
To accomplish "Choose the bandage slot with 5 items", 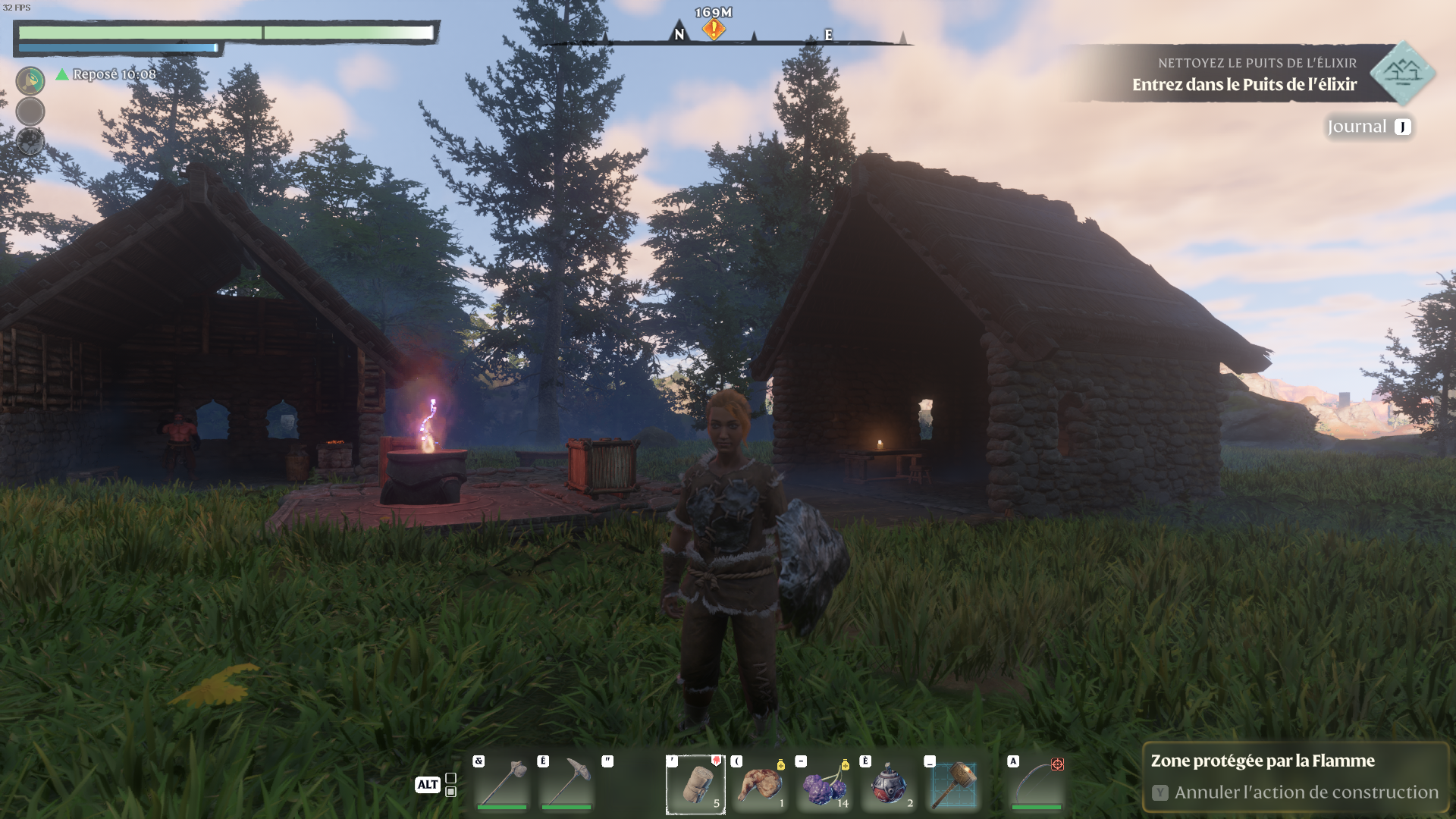I will 695,785.
